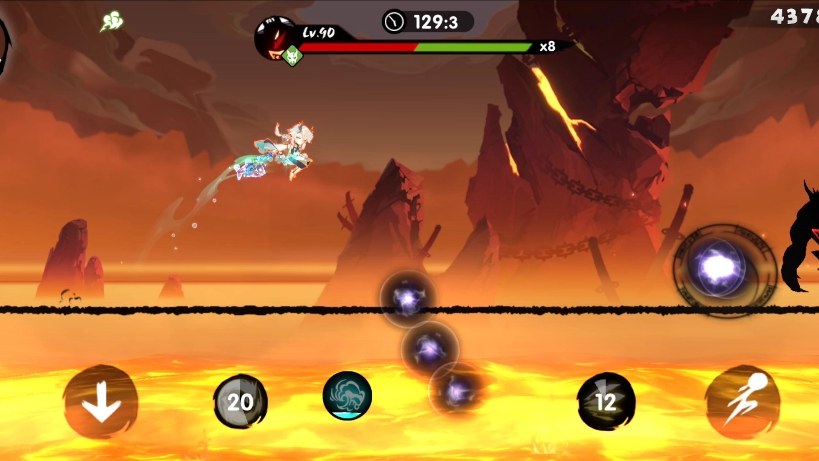
Task: Activate the skill showing cooldown 12
Action: click(x=606, y=402)
